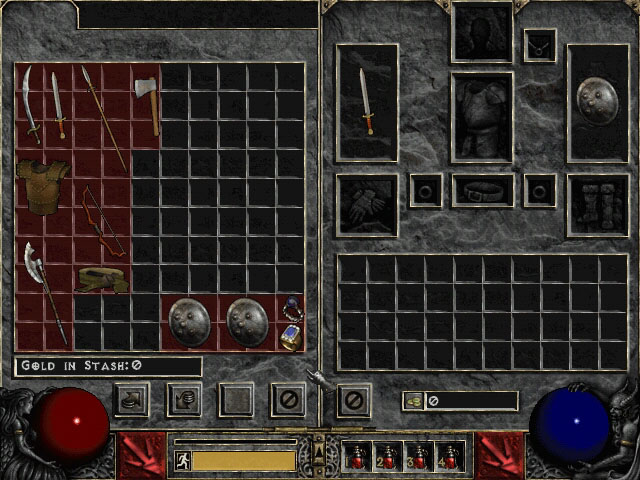Open the right-hand skill selector
This screenshot has height=480, width=640.
coord(500,456)
